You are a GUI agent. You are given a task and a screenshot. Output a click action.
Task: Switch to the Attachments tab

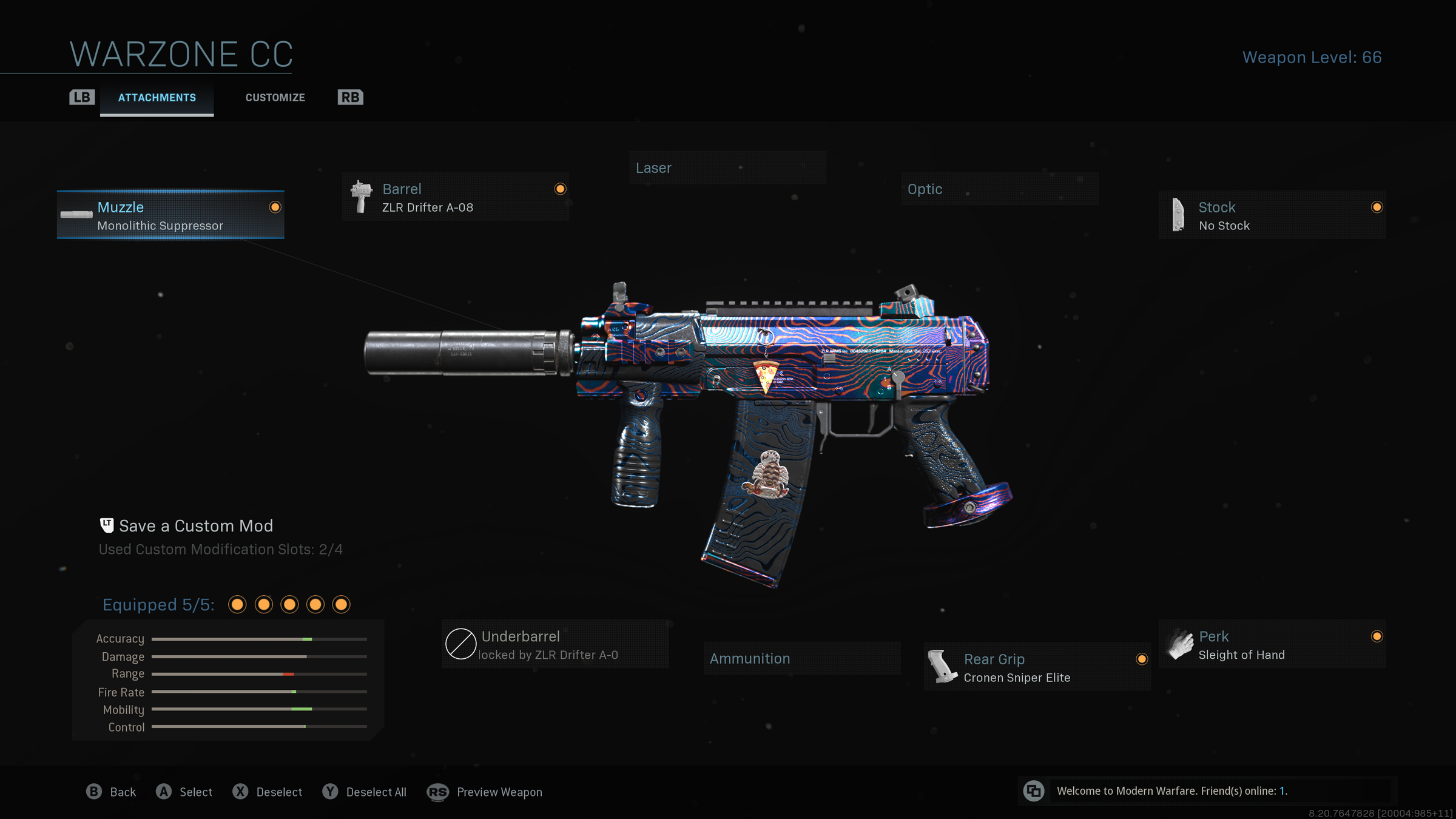click(x=157, y=98)
